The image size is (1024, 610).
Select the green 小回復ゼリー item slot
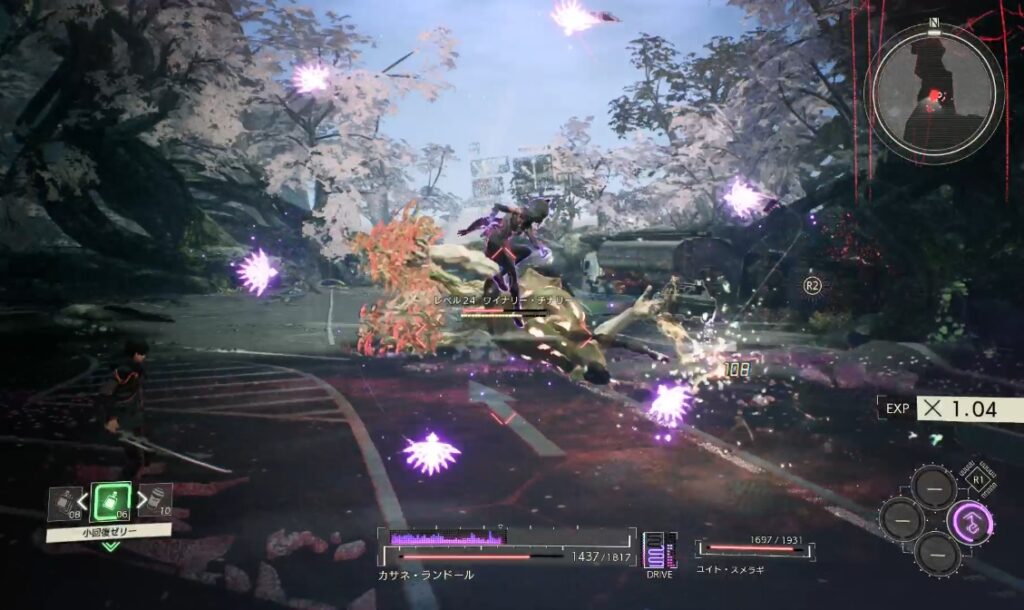(x=109, y=501)
